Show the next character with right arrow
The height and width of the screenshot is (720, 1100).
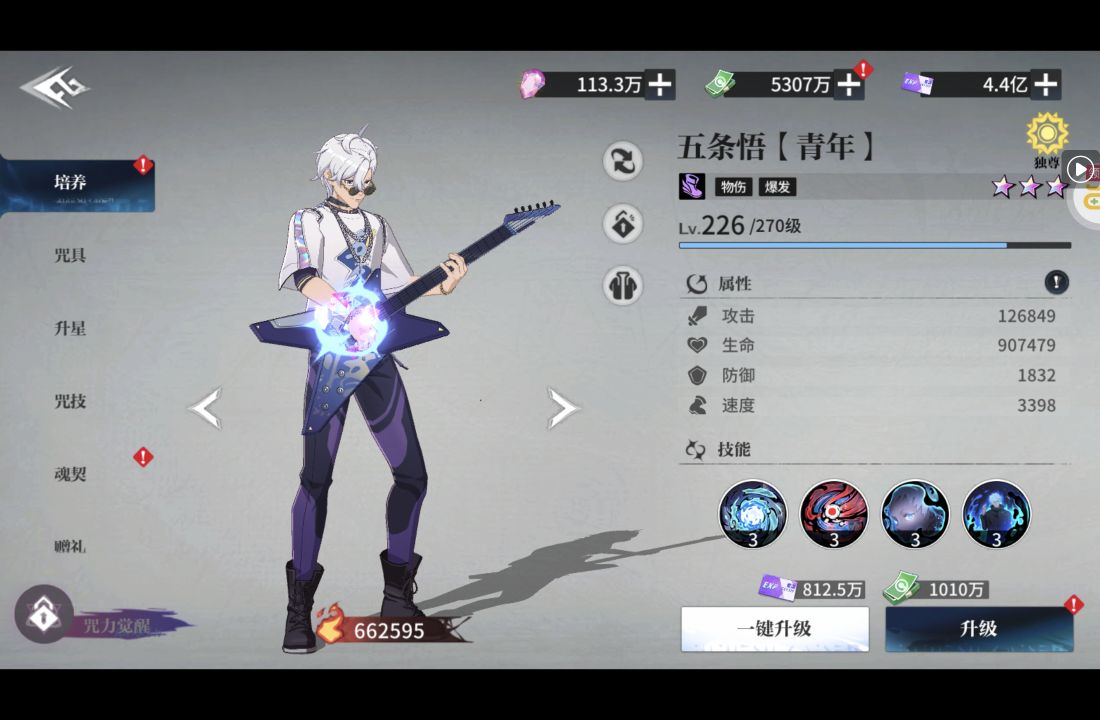click(562, 408)
